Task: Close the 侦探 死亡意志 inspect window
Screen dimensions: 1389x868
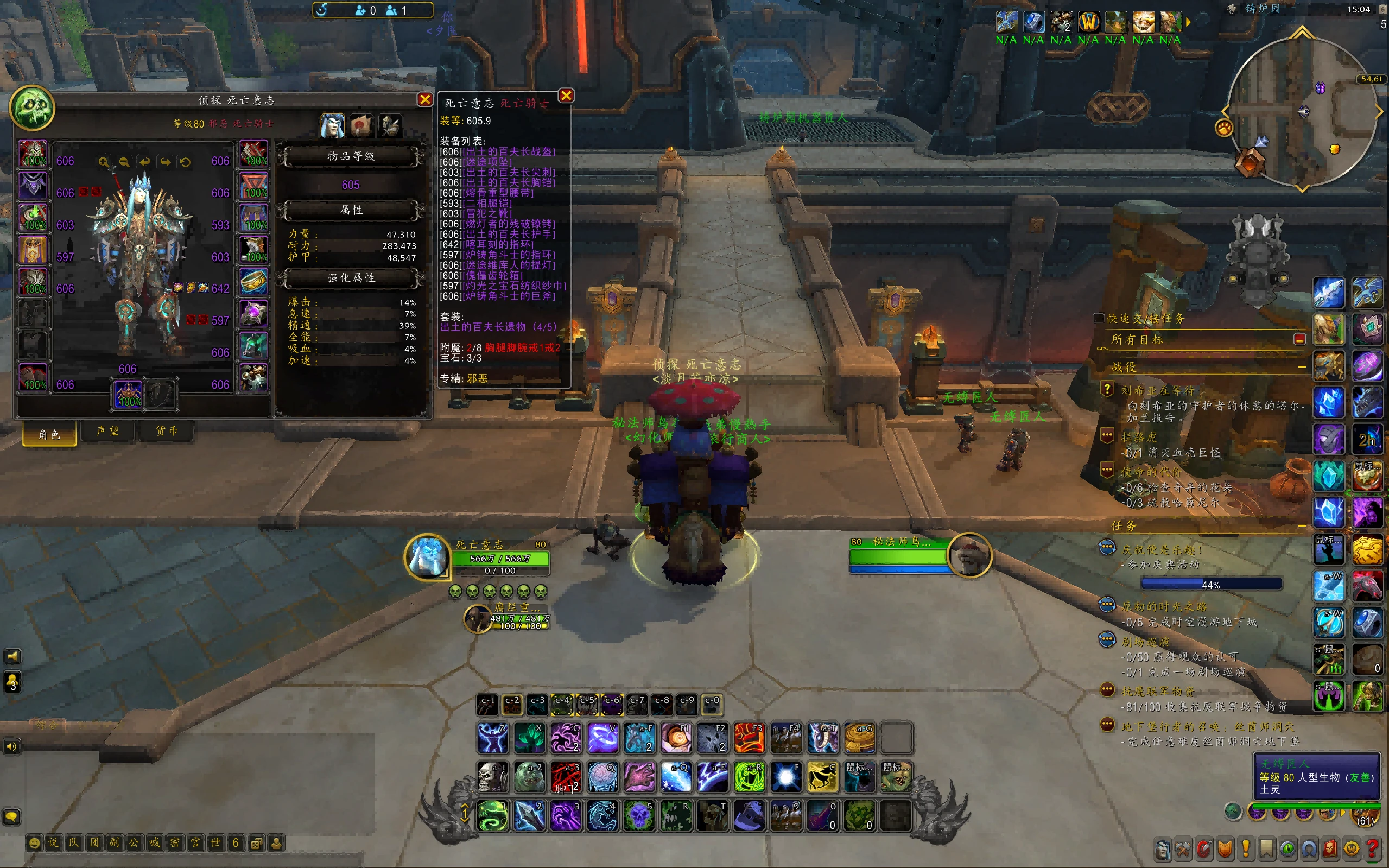Action: (425, 99)
